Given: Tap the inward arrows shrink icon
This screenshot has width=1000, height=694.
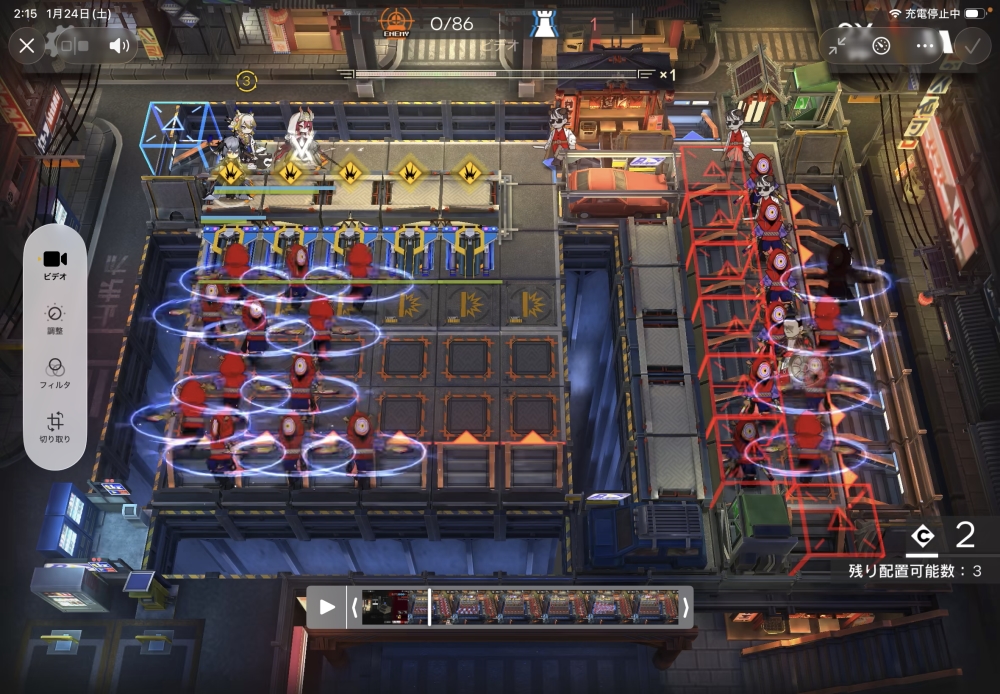Looking at the screenshot, I should pos(837,46).
